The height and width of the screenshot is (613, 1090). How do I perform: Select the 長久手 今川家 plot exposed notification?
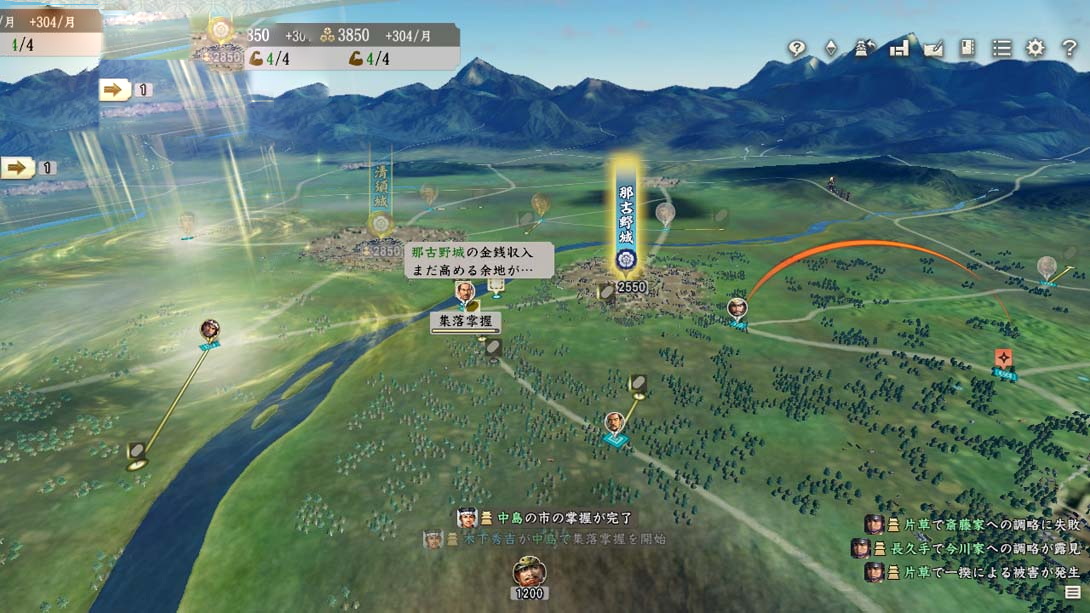(966, 548)
